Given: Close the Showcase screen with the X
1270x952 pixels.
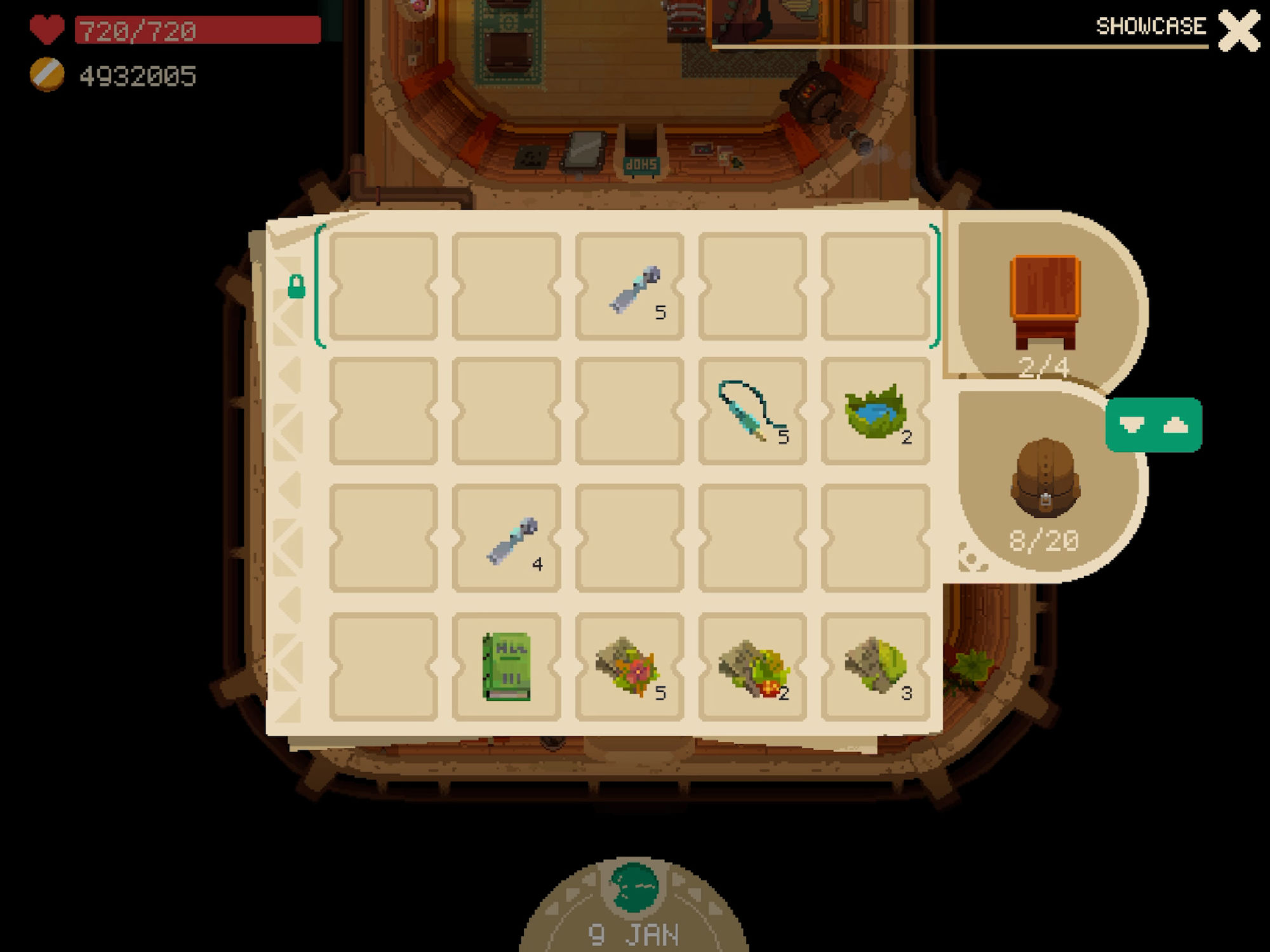Looking at the screenshot, I should coord(1238,30).
